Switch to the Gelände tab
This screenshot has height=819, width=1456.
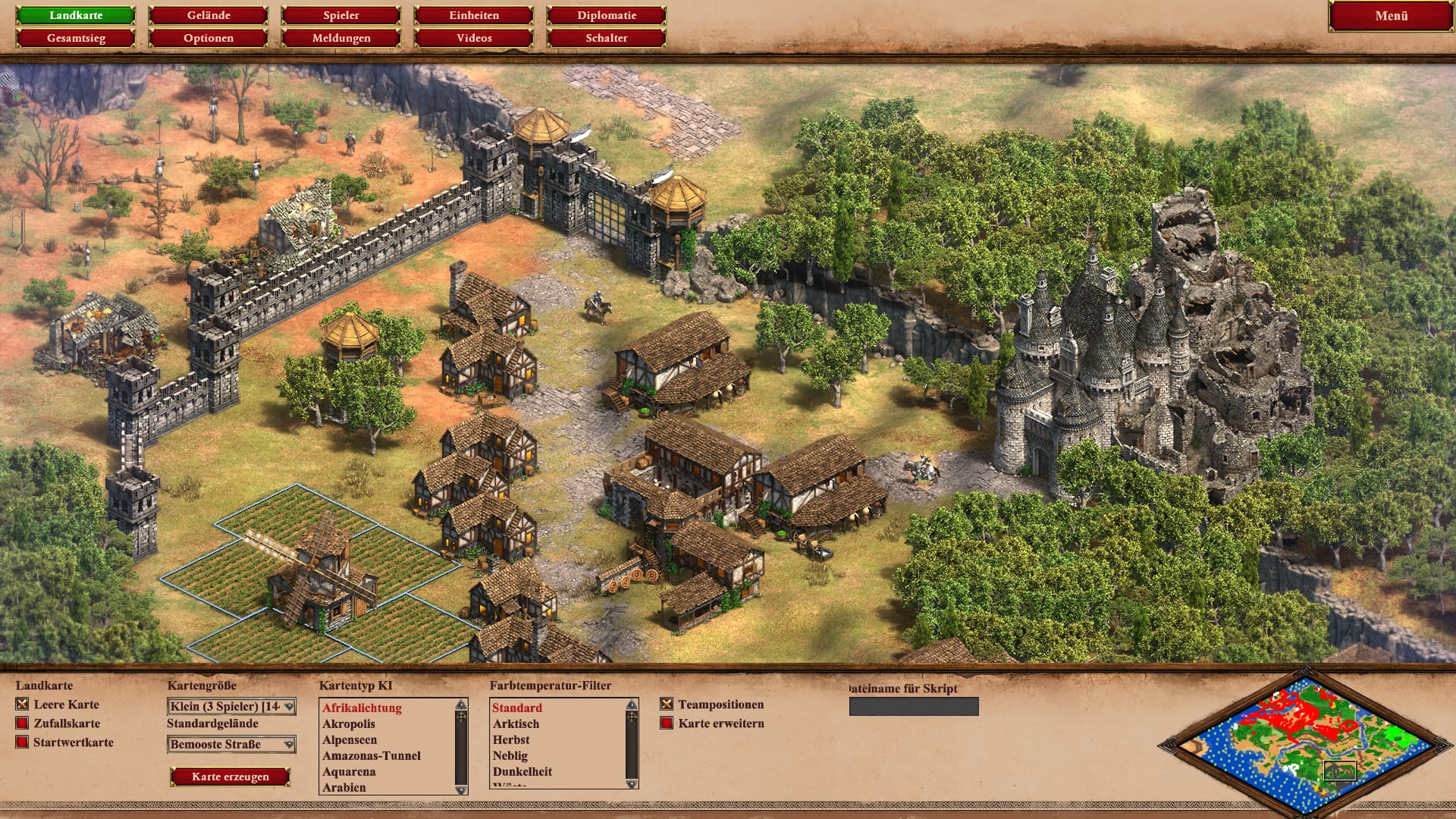pos(209,15)
